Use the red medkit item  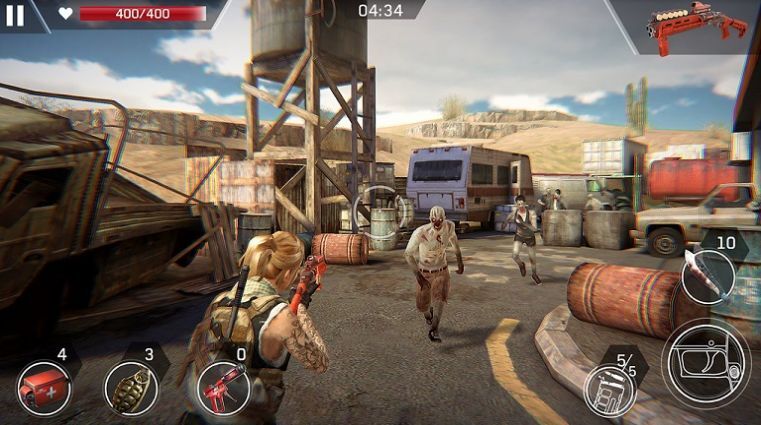pyautogui.click(x=45, y=388)
